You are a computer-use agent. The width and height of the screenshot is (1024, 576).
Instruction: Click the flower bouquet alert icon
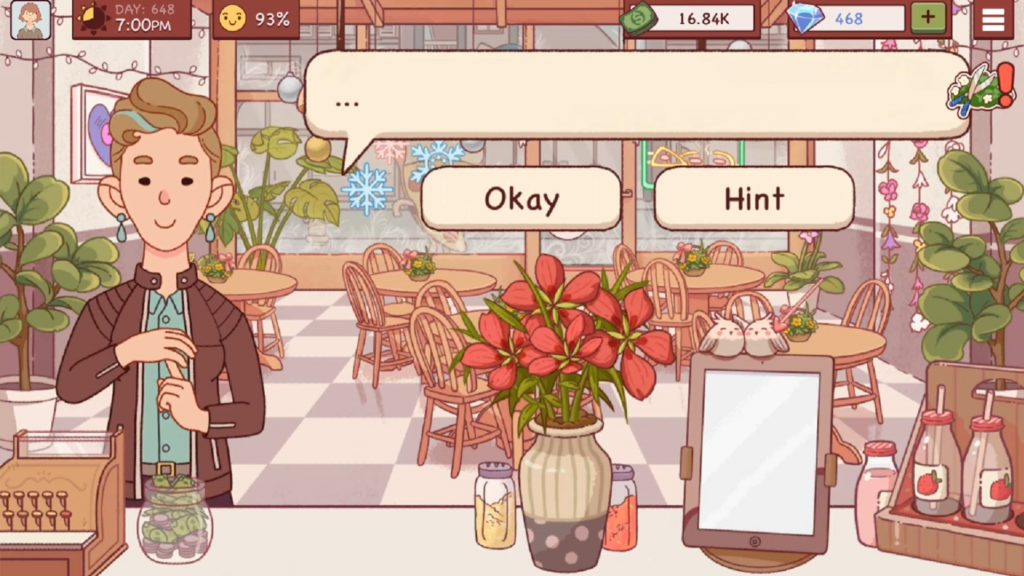point(975,88)
